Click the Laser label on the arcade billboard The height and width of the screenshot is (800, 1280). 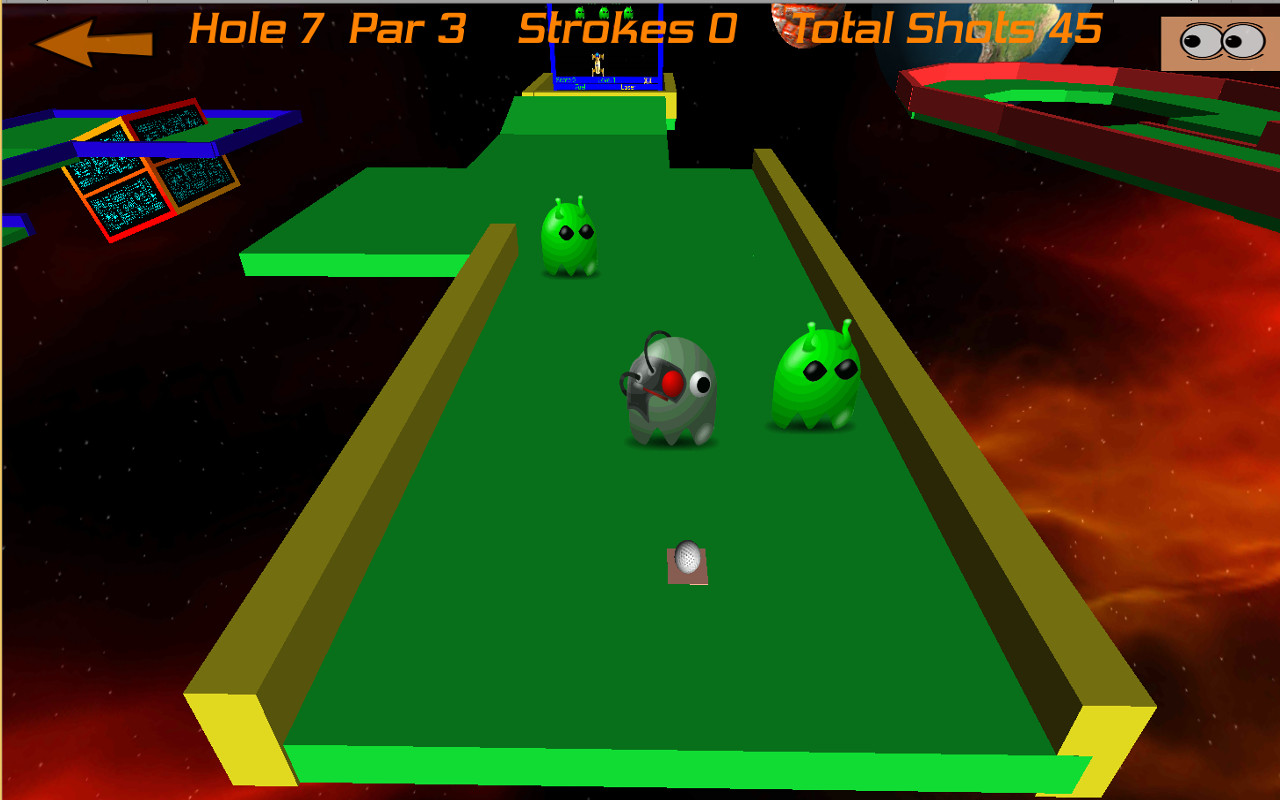pos(628,87)
